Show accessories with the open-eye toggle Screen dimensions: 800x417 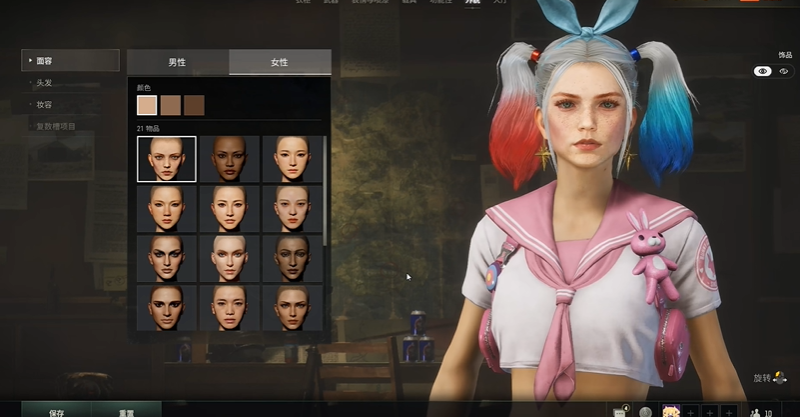coord(762,72)
